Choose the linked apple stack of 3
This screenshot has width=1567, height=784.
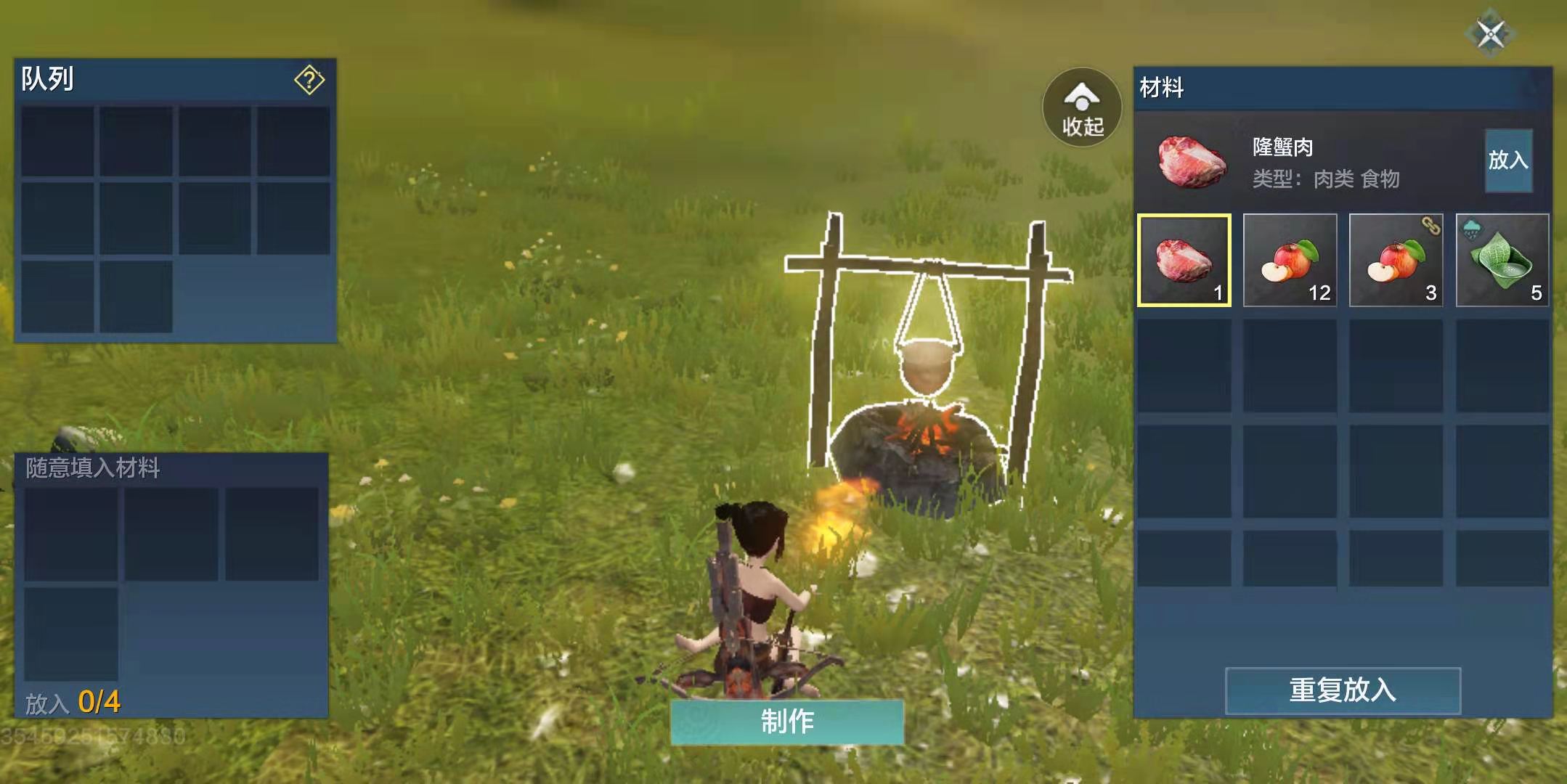[x=1396, y=261]
